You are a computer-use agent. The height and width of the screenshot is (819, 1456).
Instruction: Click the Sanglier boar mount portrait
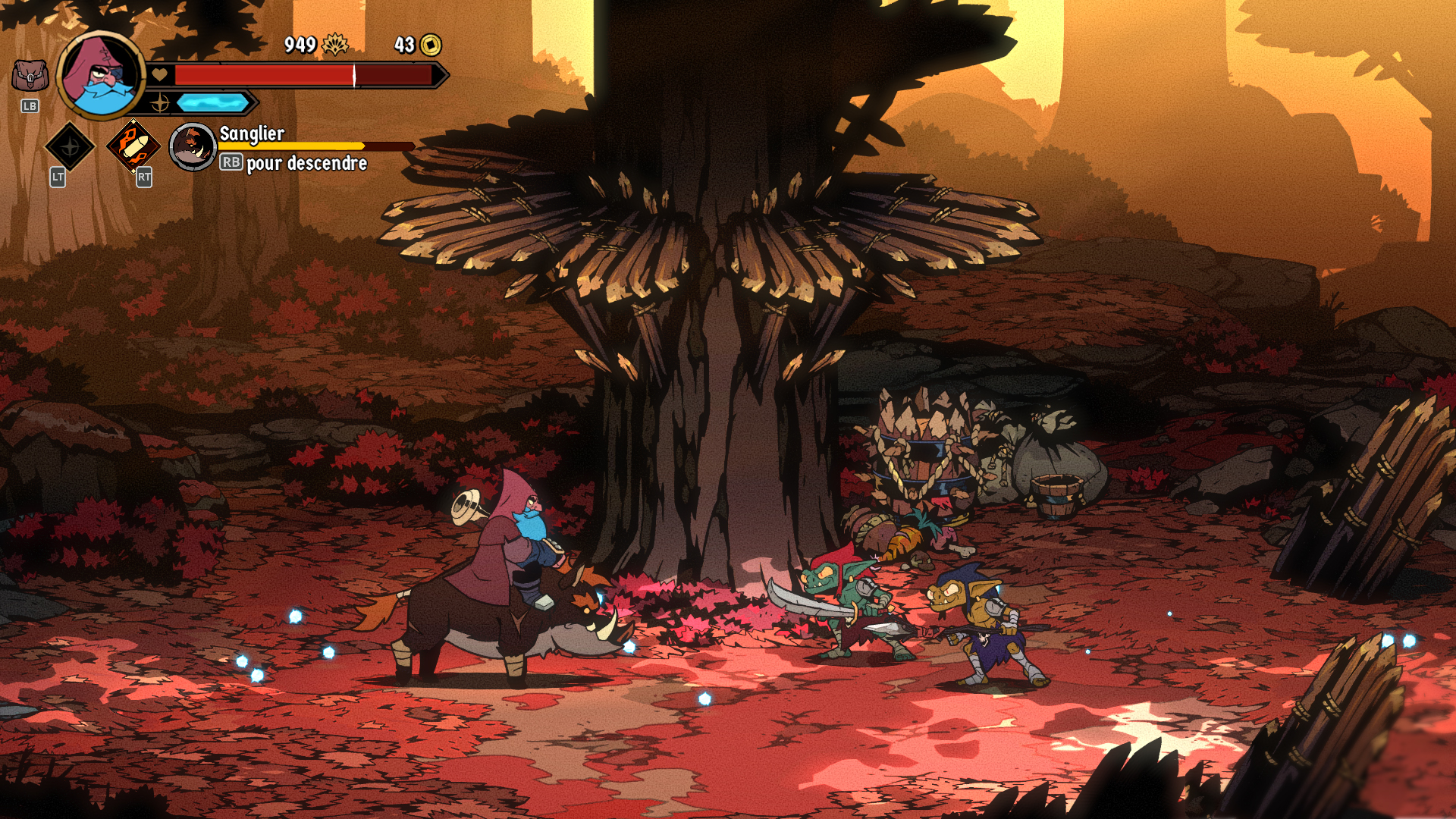pos(193,146)
